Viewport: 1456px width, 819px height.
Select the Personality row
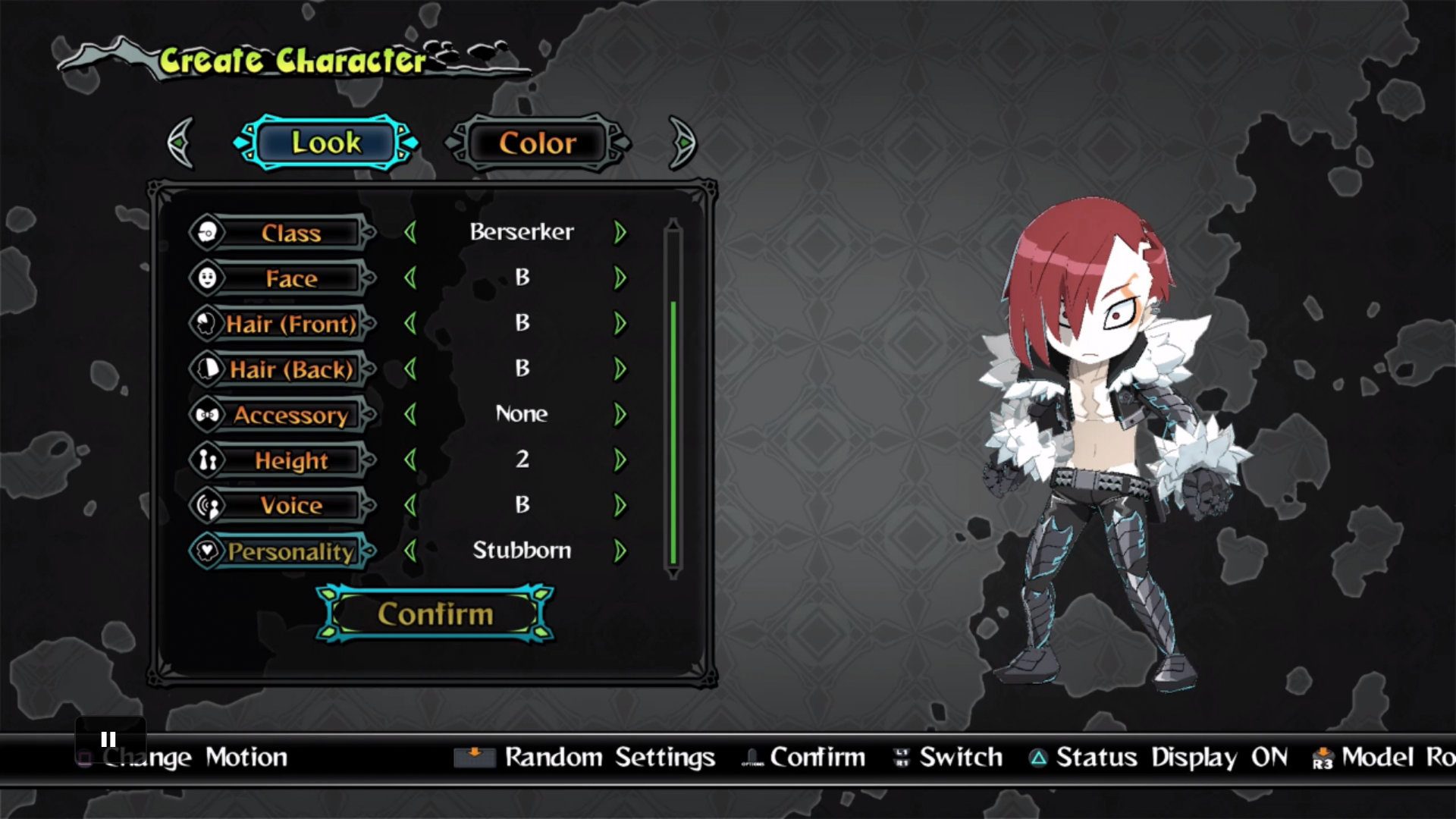(290, 551)
